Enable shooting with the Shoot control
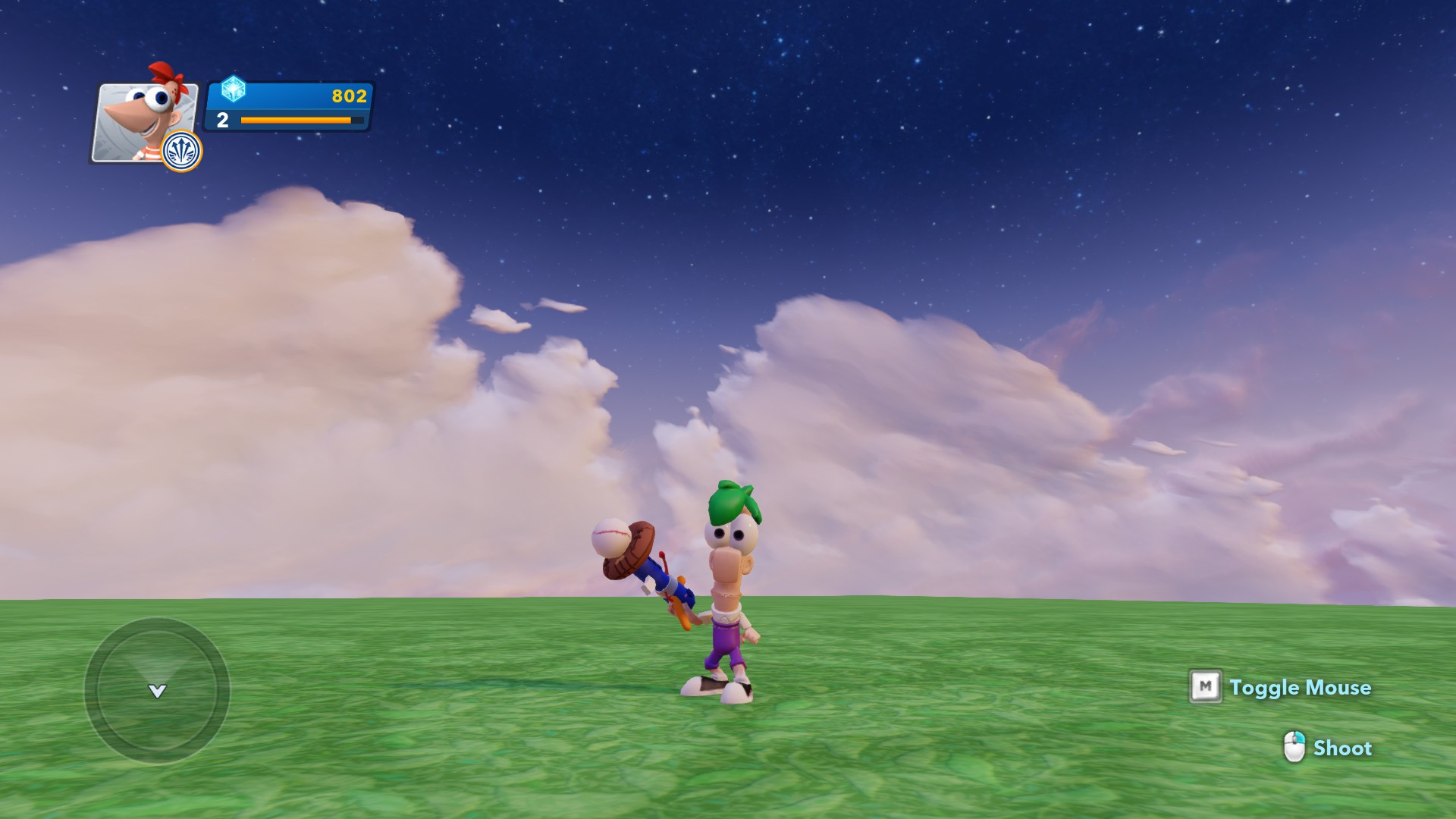The width and height of the screenshot is (1456, 819). coord(1342,748)
